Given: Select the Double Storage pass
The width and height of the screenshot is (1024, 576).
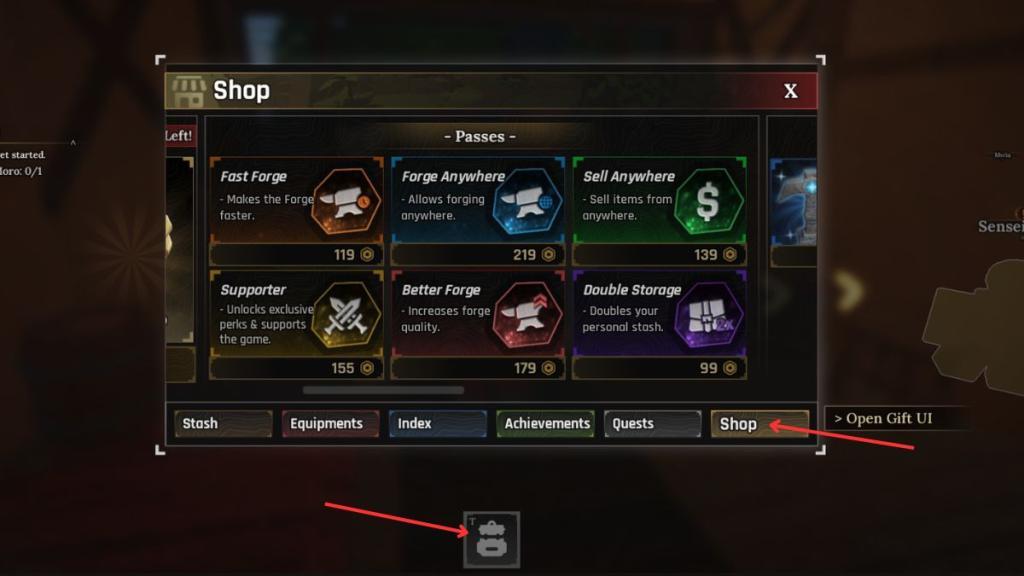Looking at the screenshot, I should 659,324.
